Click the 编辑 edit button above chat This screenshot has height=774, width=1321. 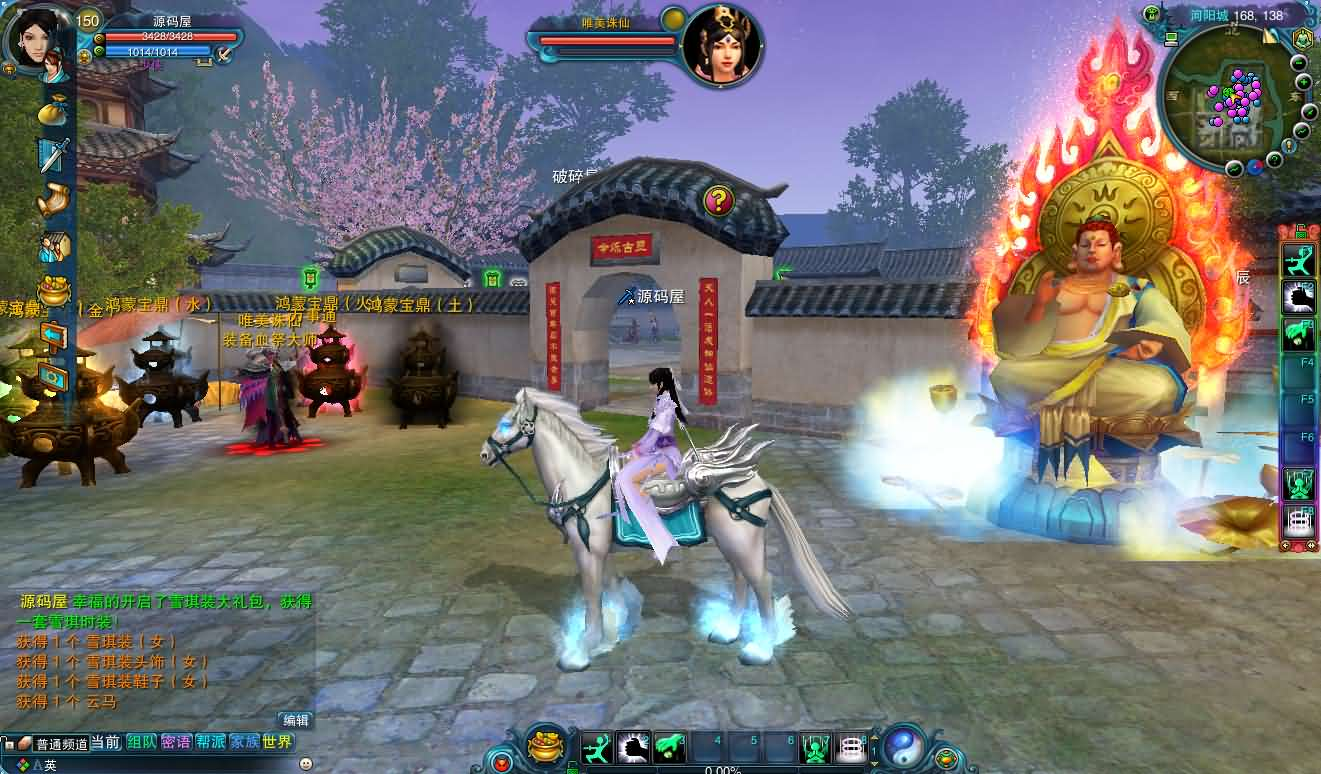click(x=296, y=720)
